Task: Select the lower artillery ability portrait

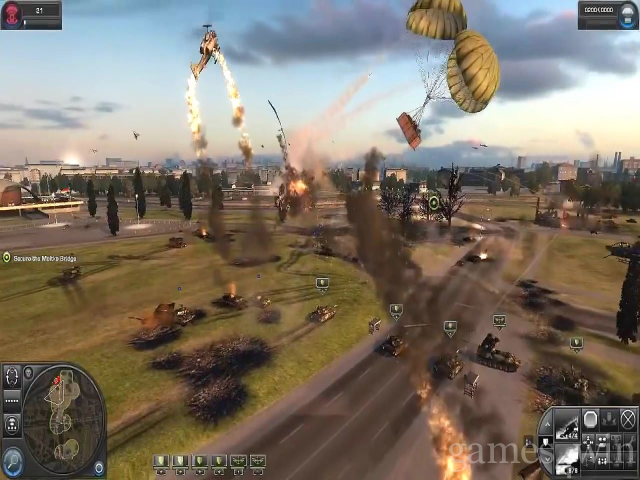Action: [566, 458]
